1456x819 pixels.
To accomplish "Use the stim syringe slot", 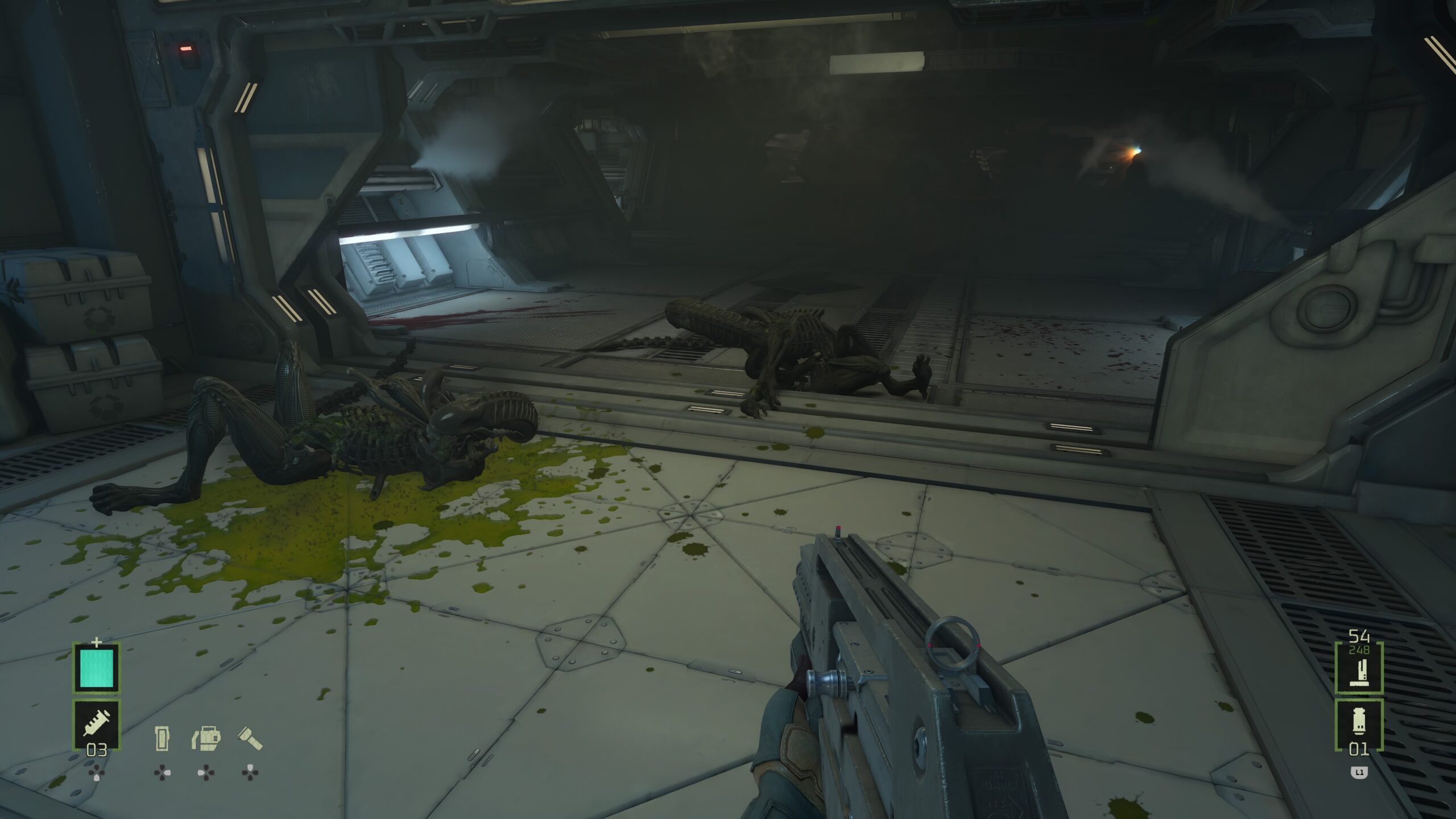I will 96,724.
